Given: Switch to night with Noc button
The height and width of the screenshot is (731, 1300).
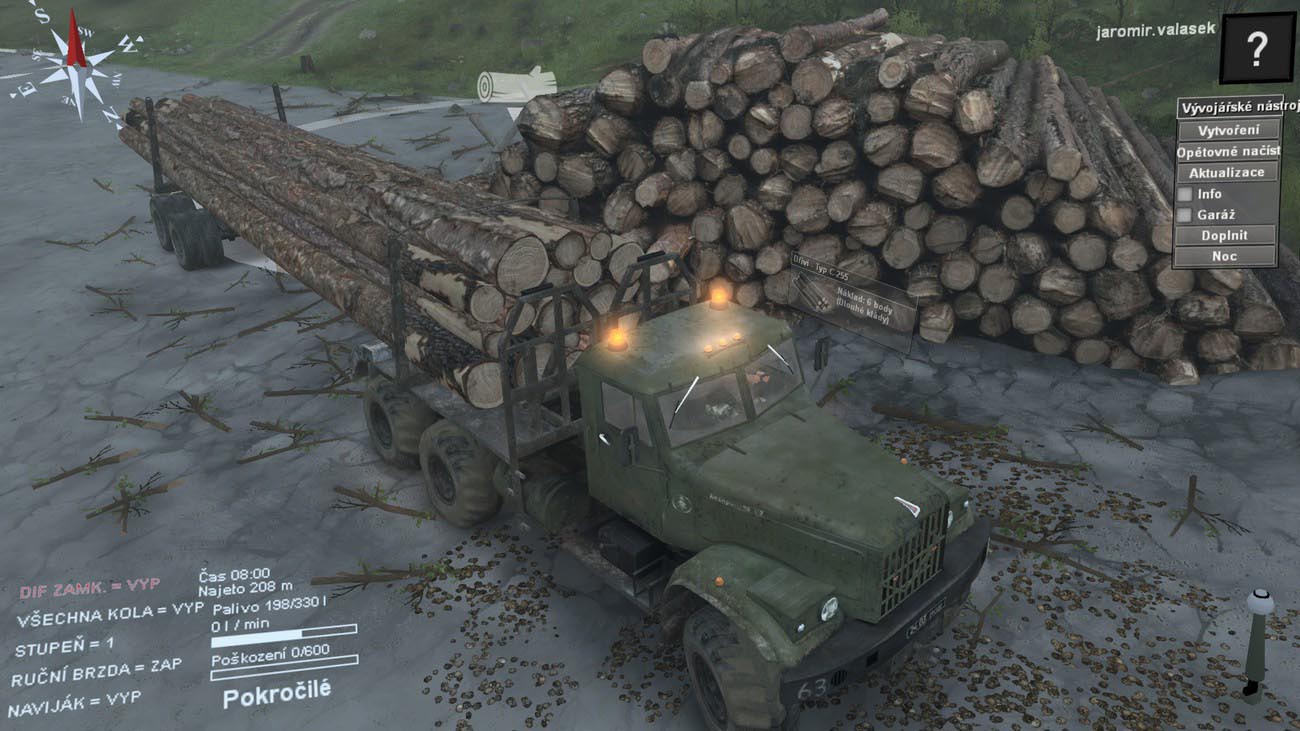Looking at the screenshot, I should (x=1227, y=257).
